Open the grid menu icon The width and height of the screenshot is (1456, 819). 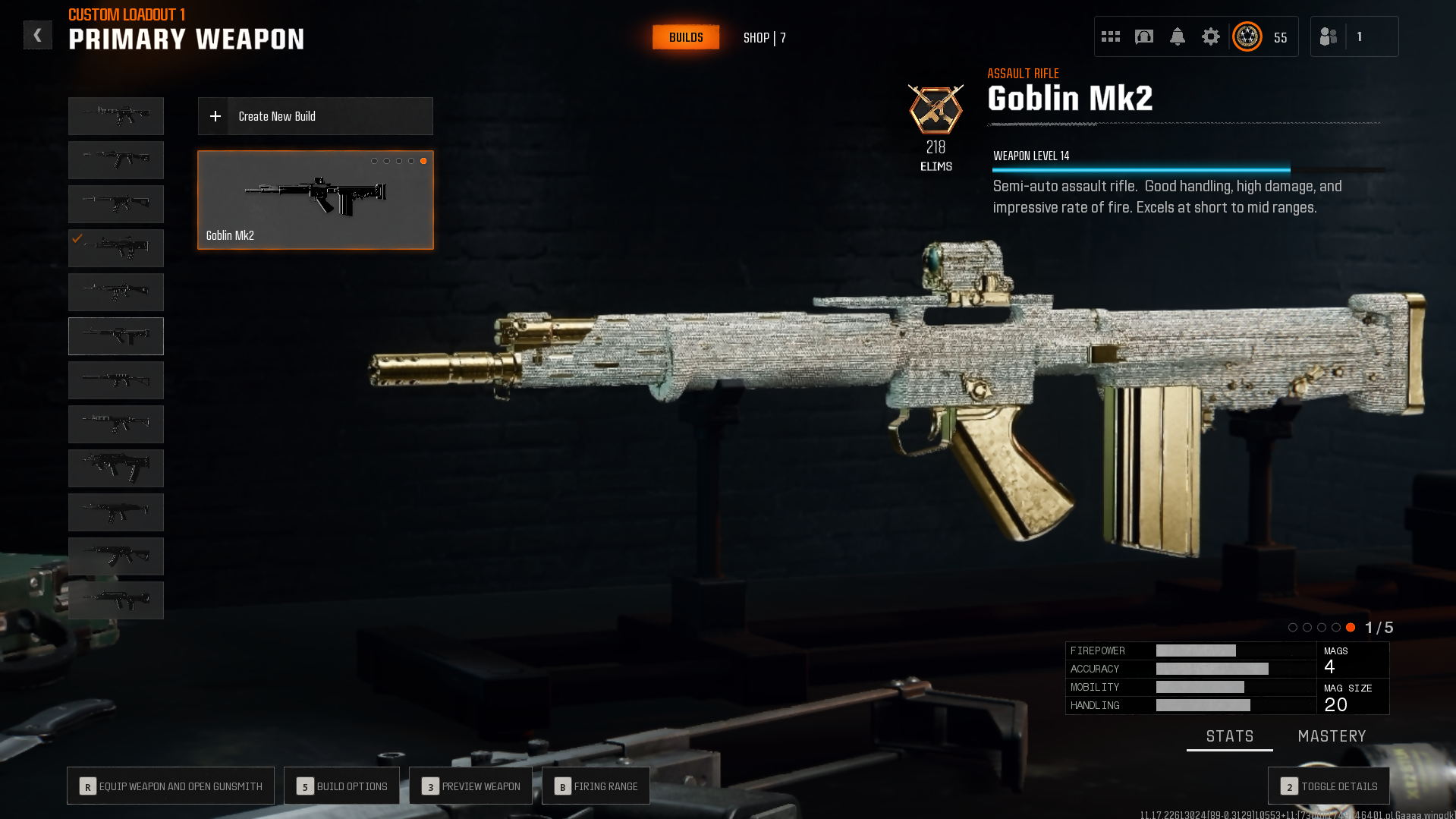point(1111,36)
